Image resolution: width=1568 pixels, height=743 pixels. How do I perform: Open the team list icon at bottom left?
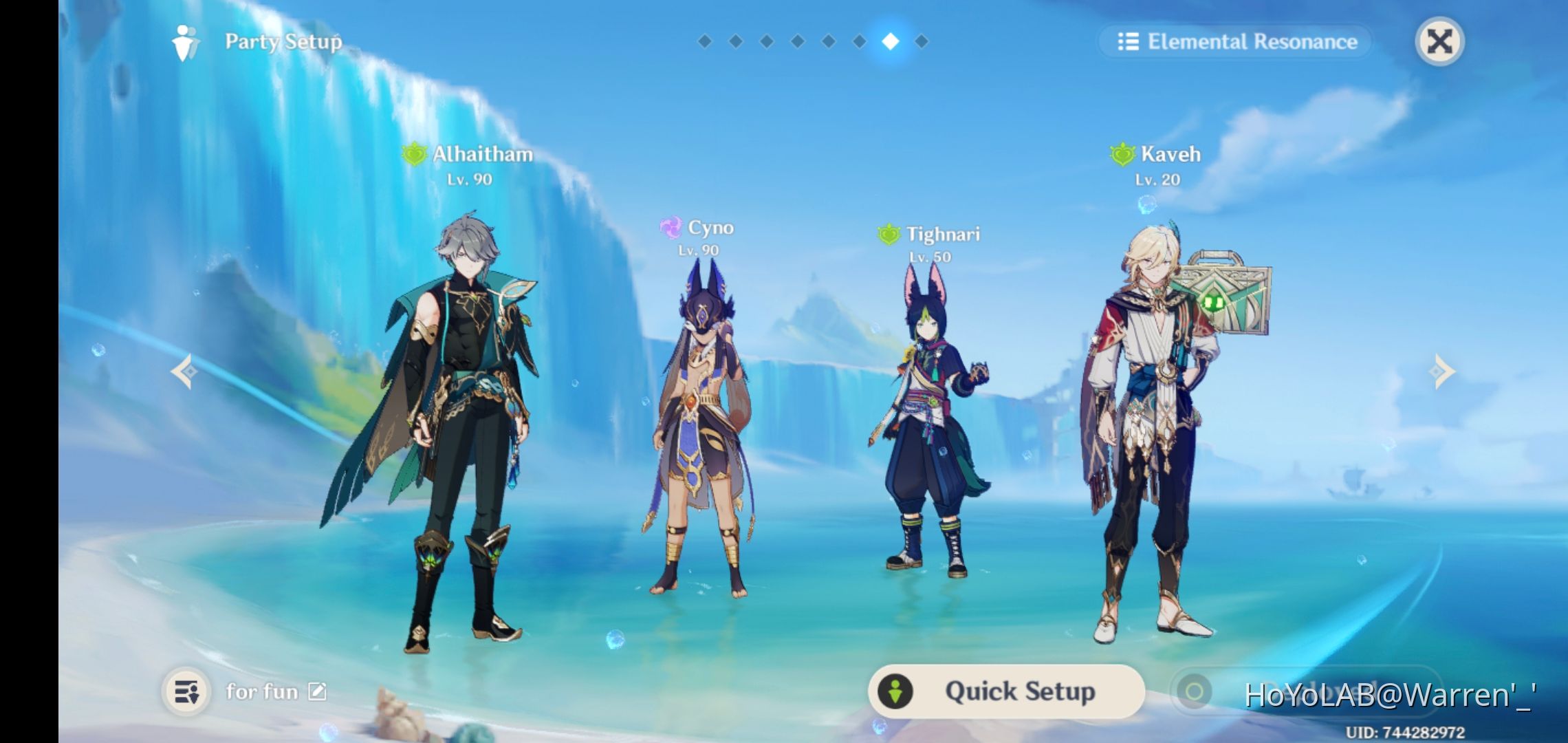point(188,691)
